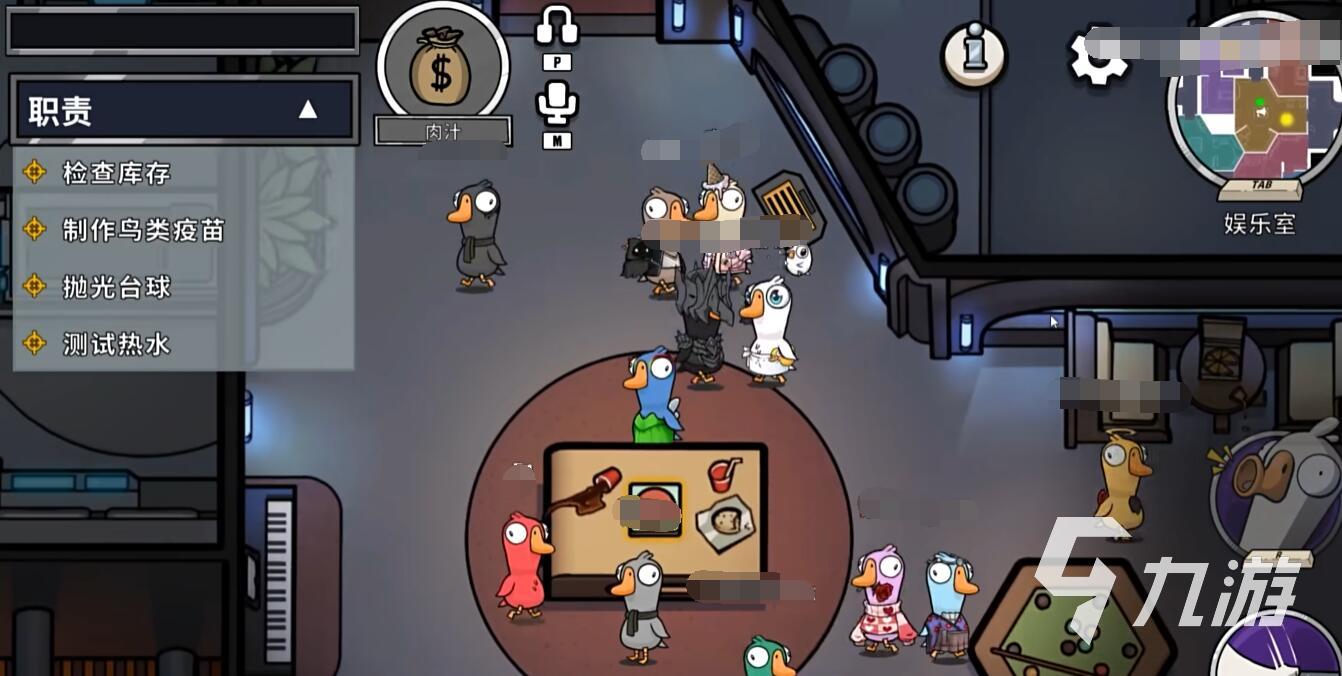Select the 制作鸟类疫苗 task entry
Image resolution: width=1342 pixels, height=676 pixels.
[x=143, y=230]
